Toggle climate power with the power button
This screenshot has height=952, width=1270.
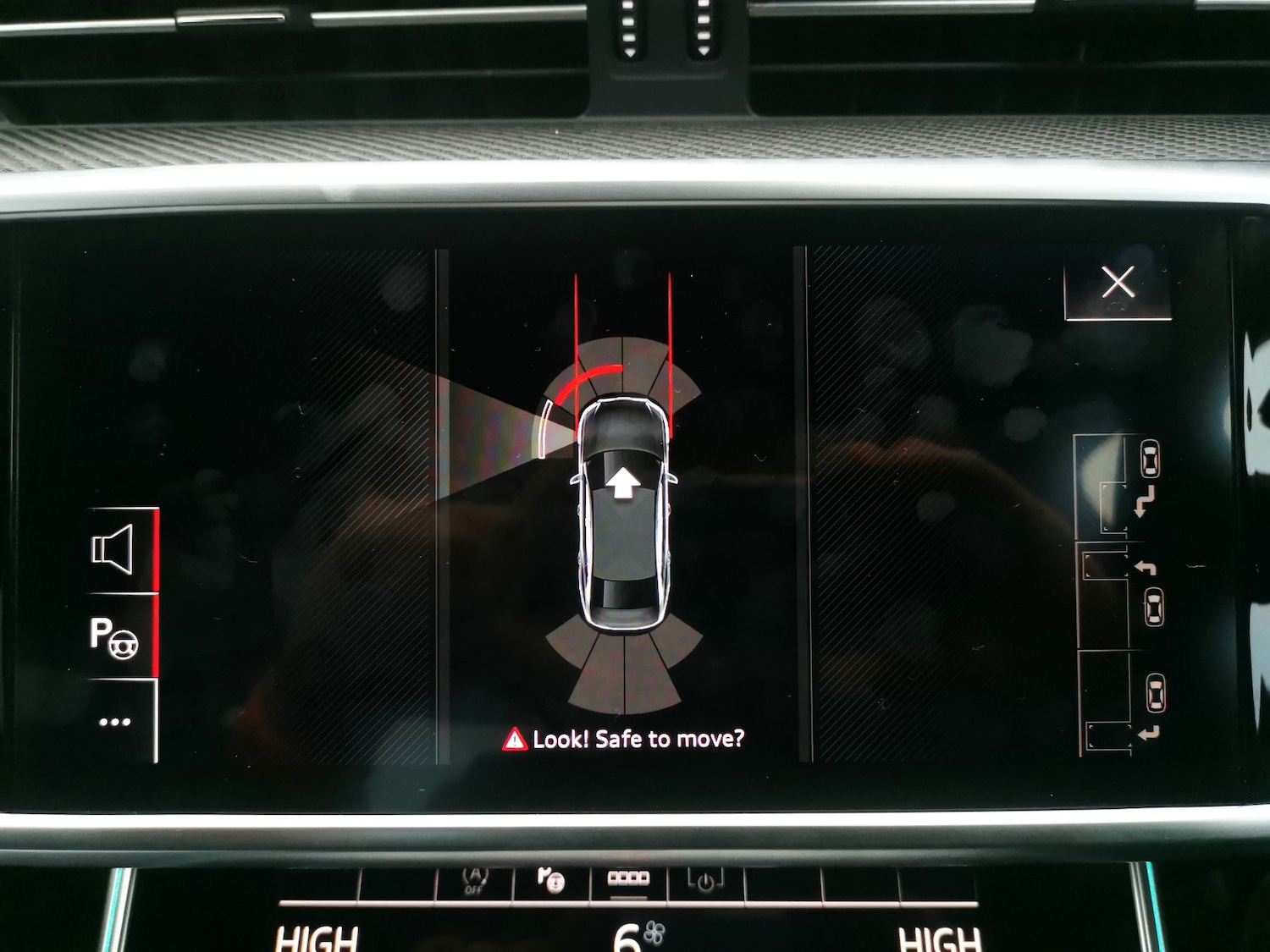click(706, 880)
